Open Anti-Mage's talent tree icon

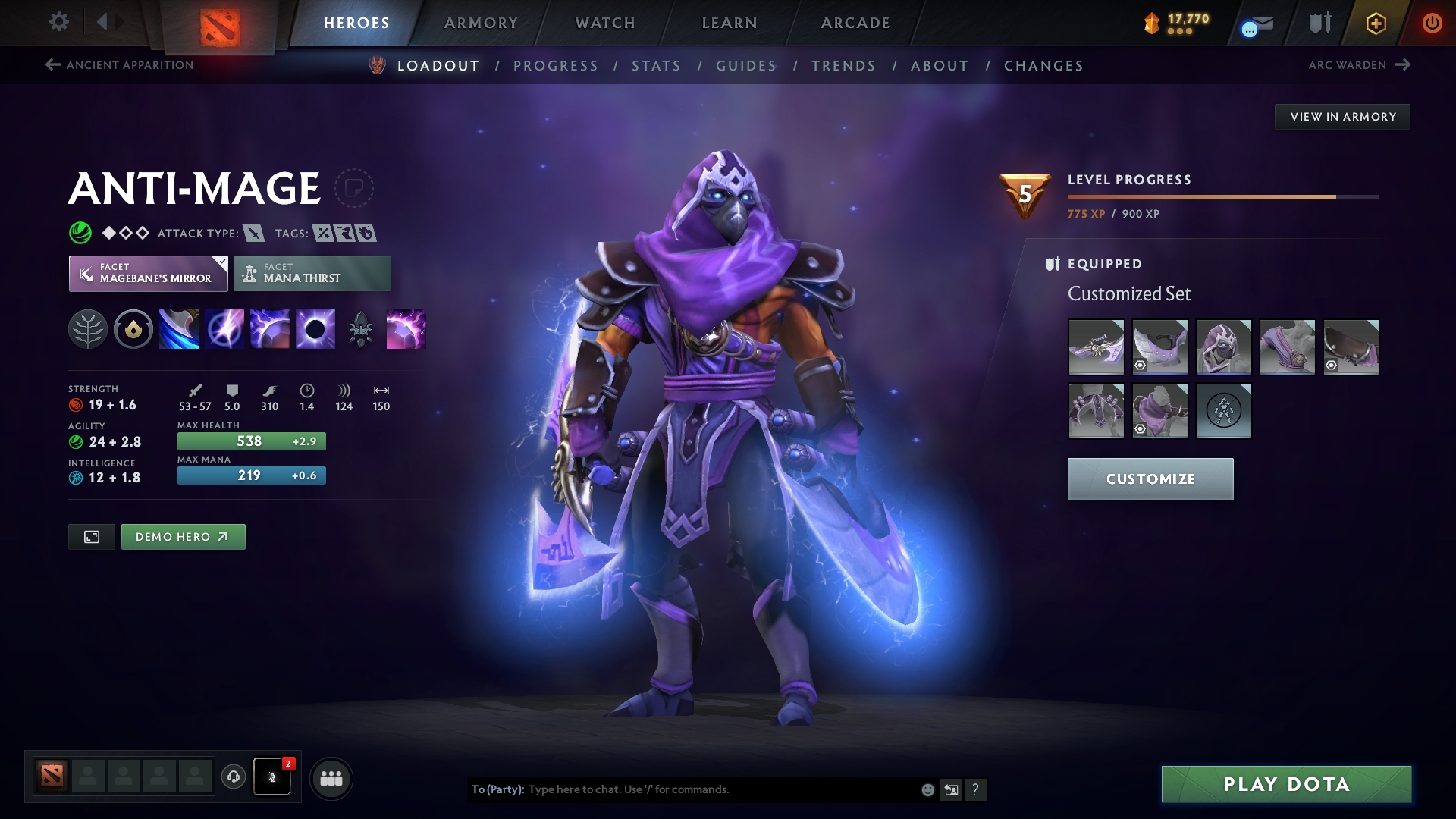tap(89, 328)
